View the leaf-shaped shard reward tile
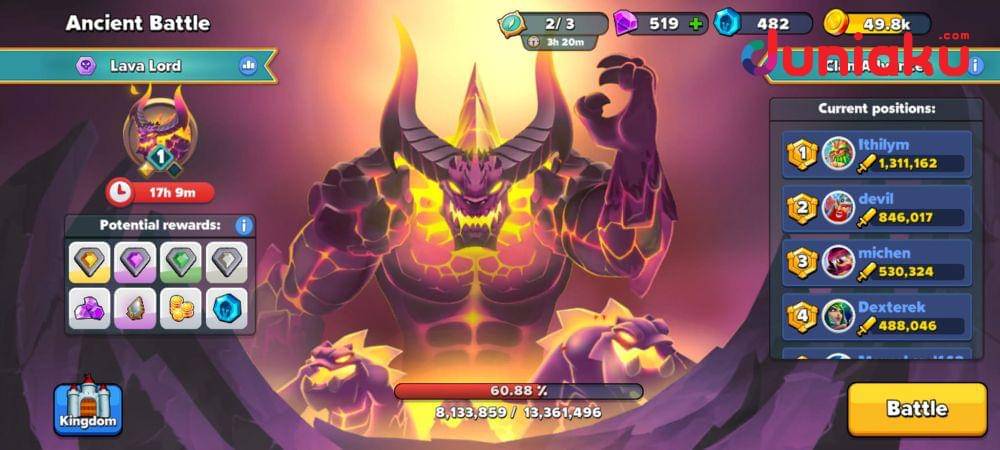The height and width of the screenshot is (450, 1000). 136,308
